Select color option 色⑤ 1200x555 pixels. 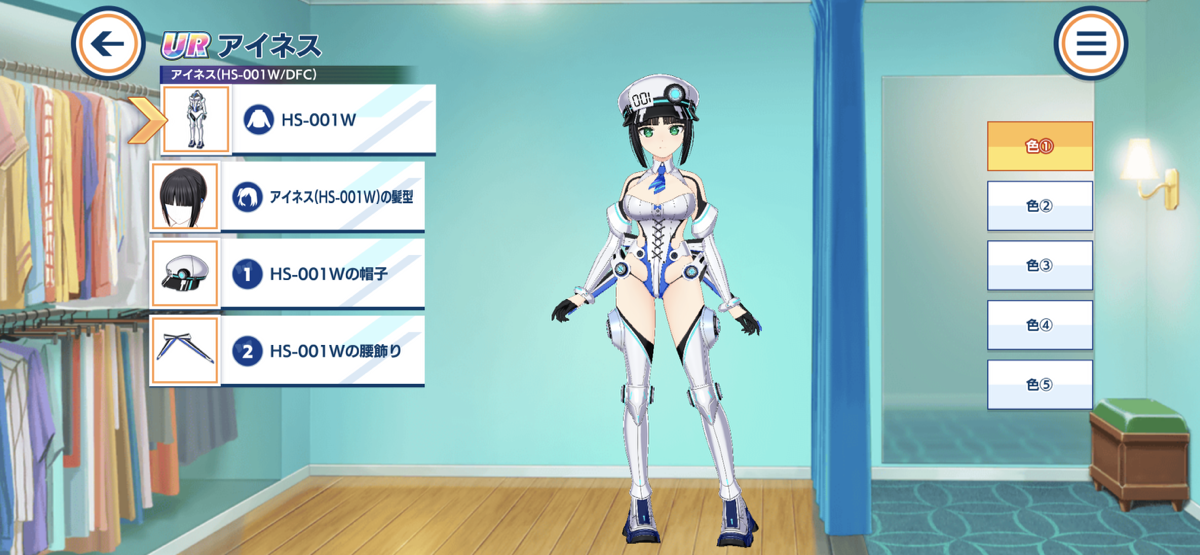click(1040, 385)
